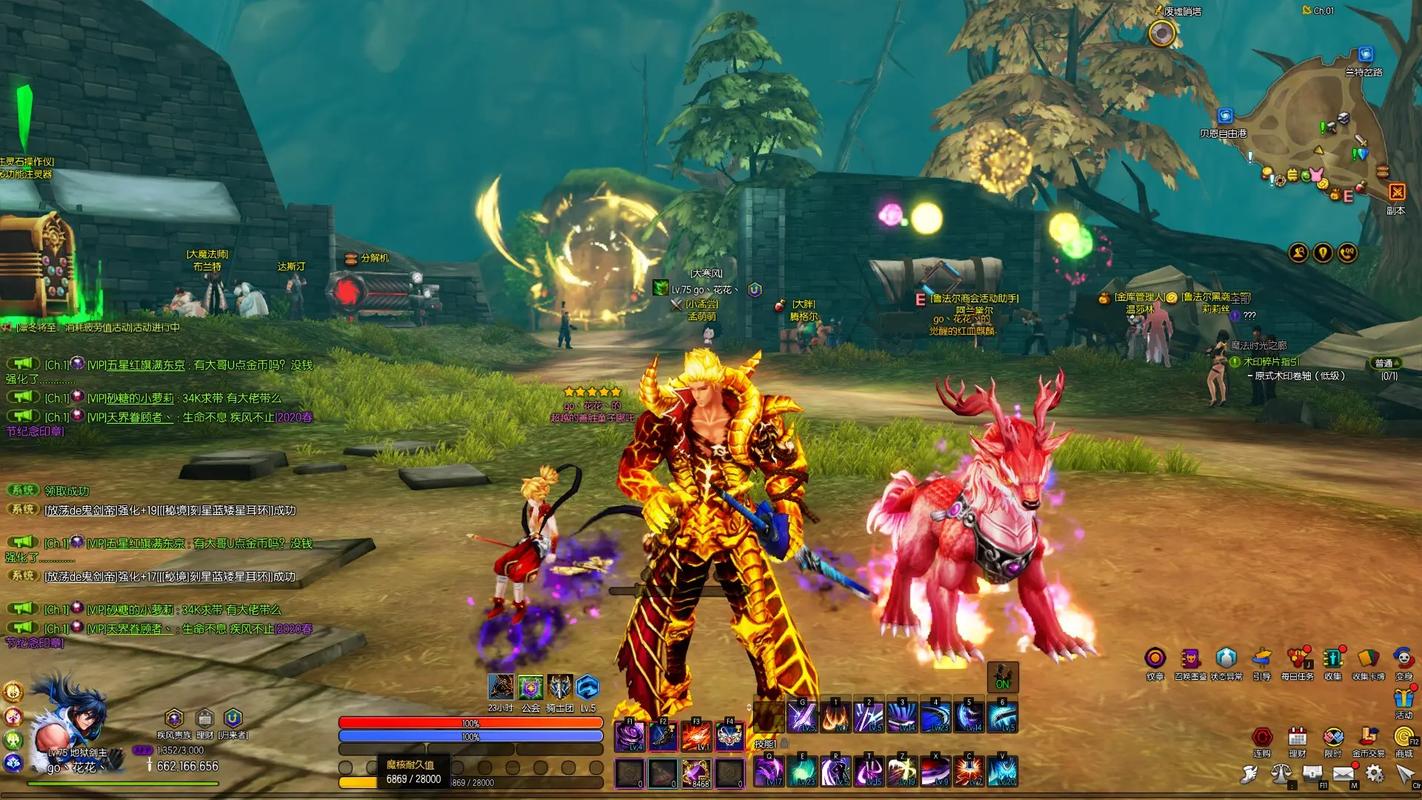1422x800 pixels.
Task: Select the 贝恩自由港 portal on minimap
Action: click(x=1225, y=116)
